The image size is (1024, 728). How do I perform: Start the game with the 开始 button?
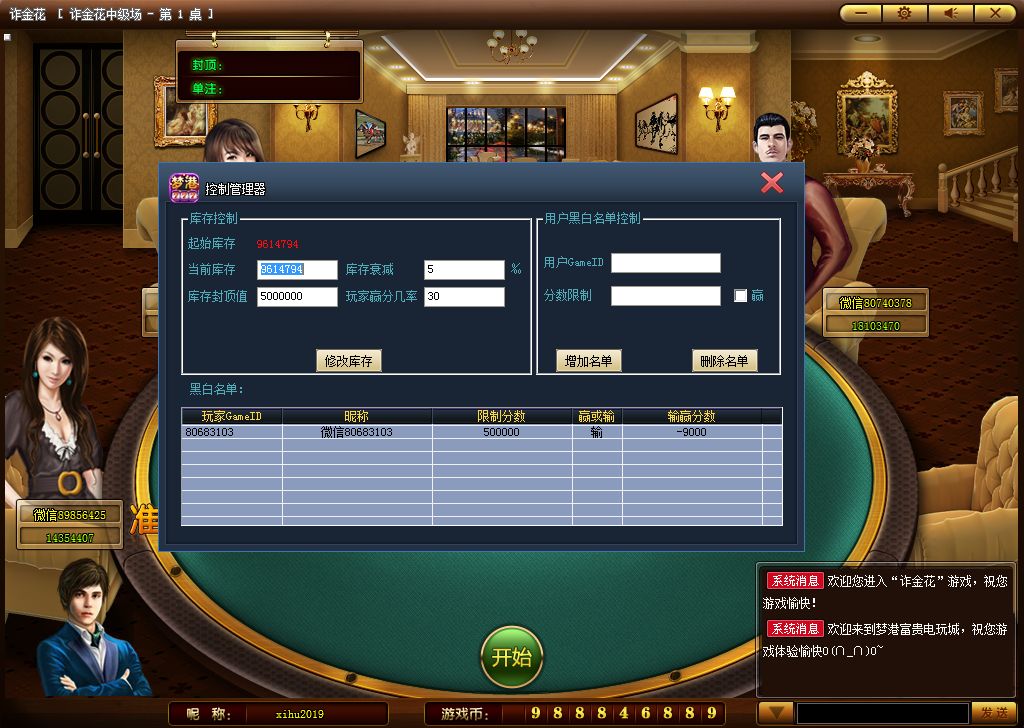click(x=512, y=657)
